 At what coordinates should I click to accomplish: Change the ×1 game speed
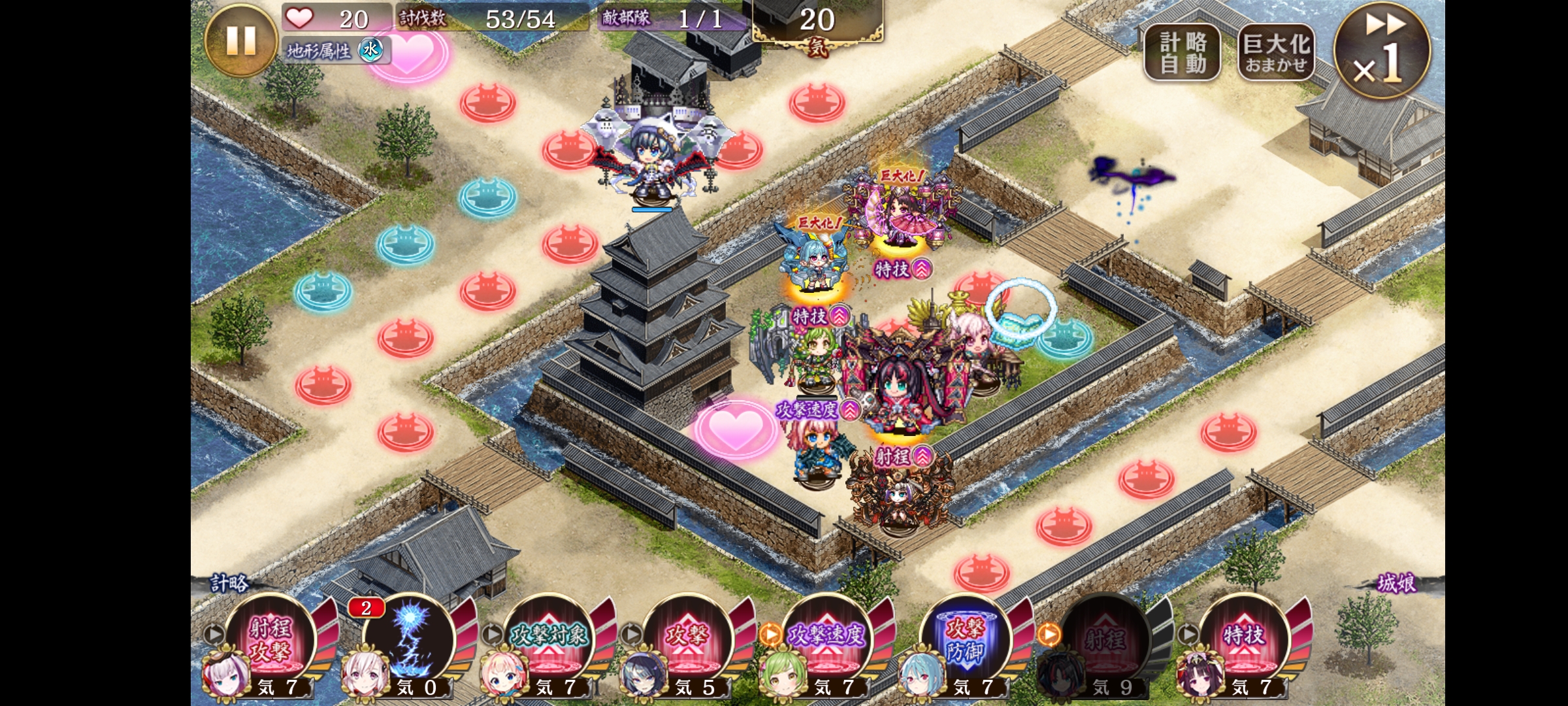point(1381,51)
